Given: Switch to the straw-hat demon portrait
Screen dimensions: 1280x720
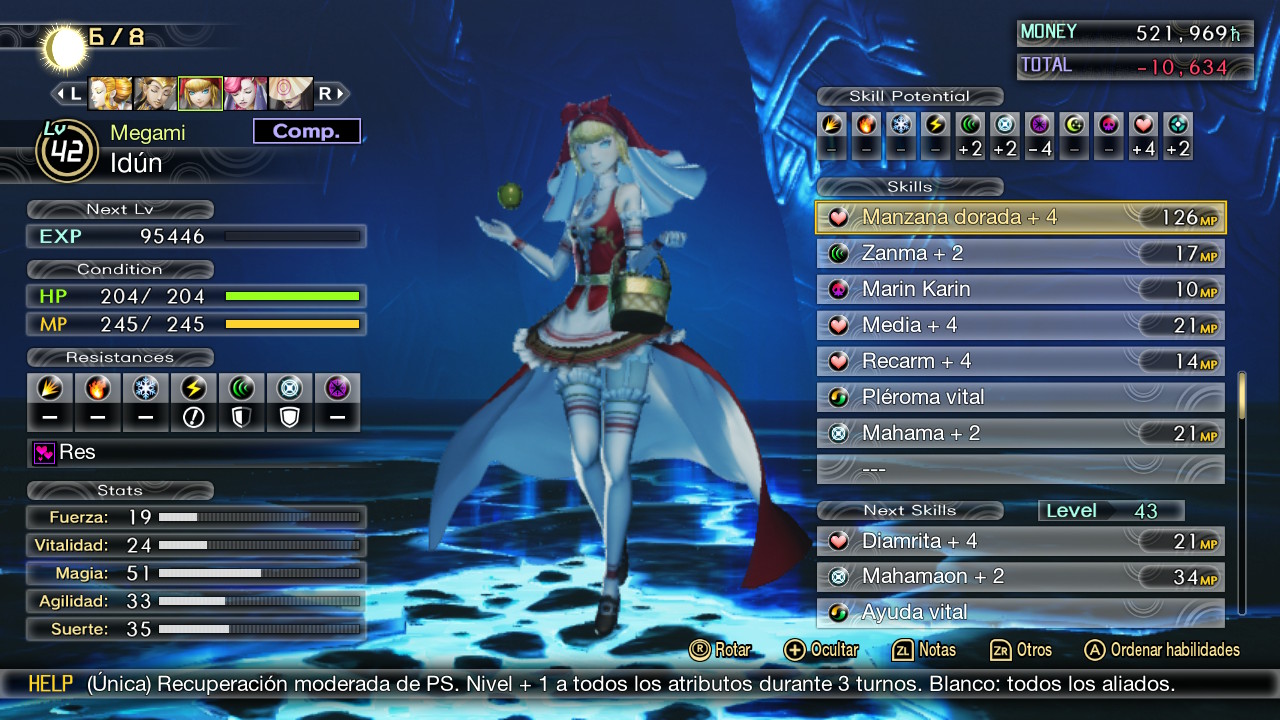Looking at the screenshot, I should [x=290, y=94].
